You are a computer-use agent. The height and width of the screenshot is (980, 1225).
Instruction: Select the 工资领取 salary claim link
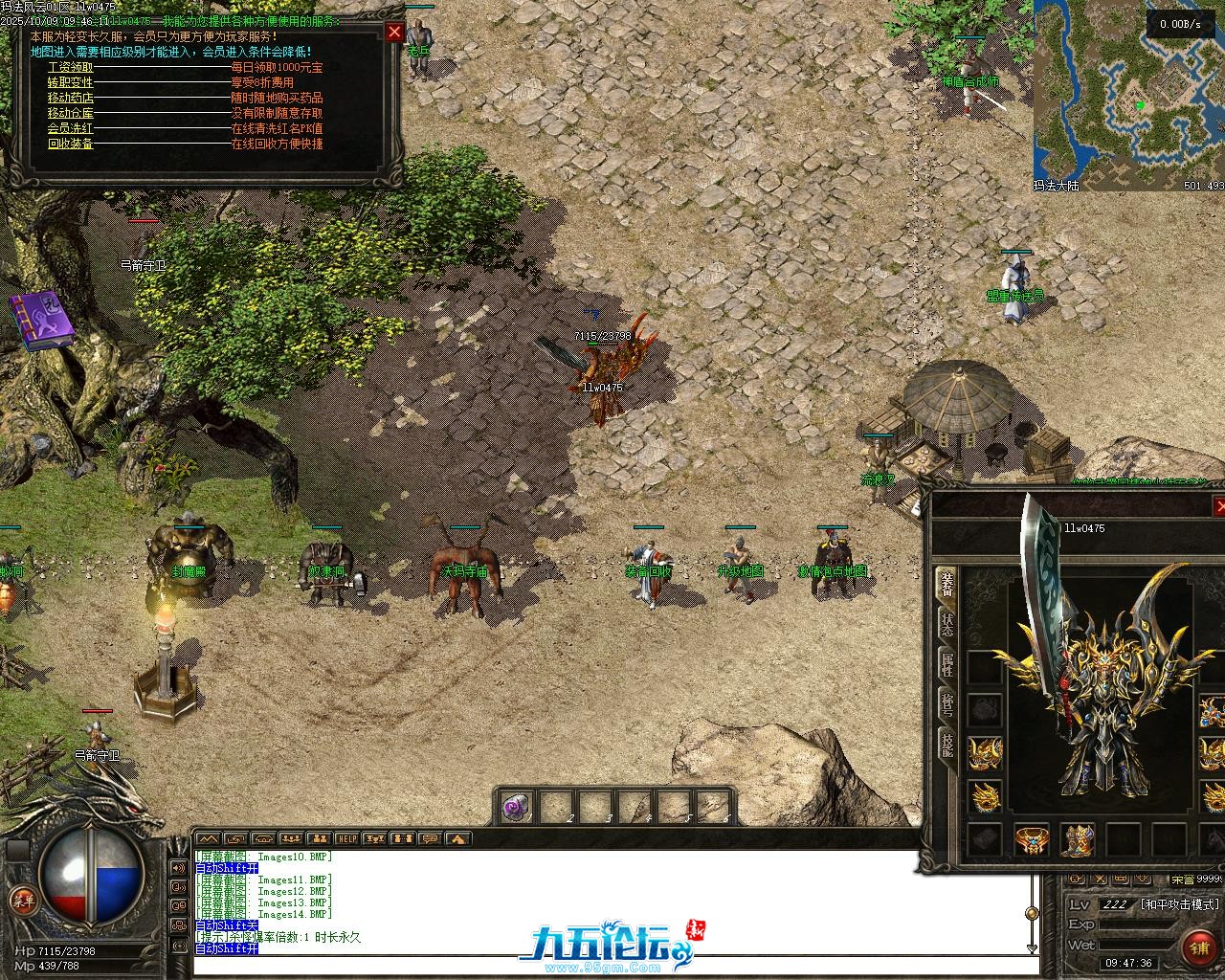pyautogui.click(x=71, y=68)
